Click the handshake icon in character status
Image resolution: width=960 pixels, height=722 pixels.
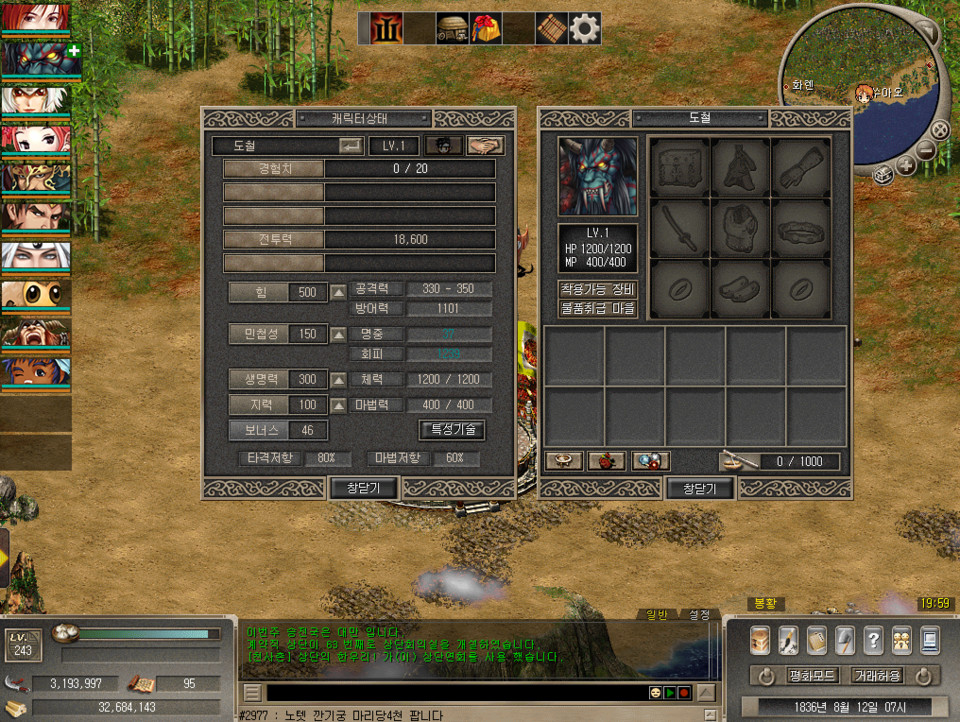[x=485, y=146]
